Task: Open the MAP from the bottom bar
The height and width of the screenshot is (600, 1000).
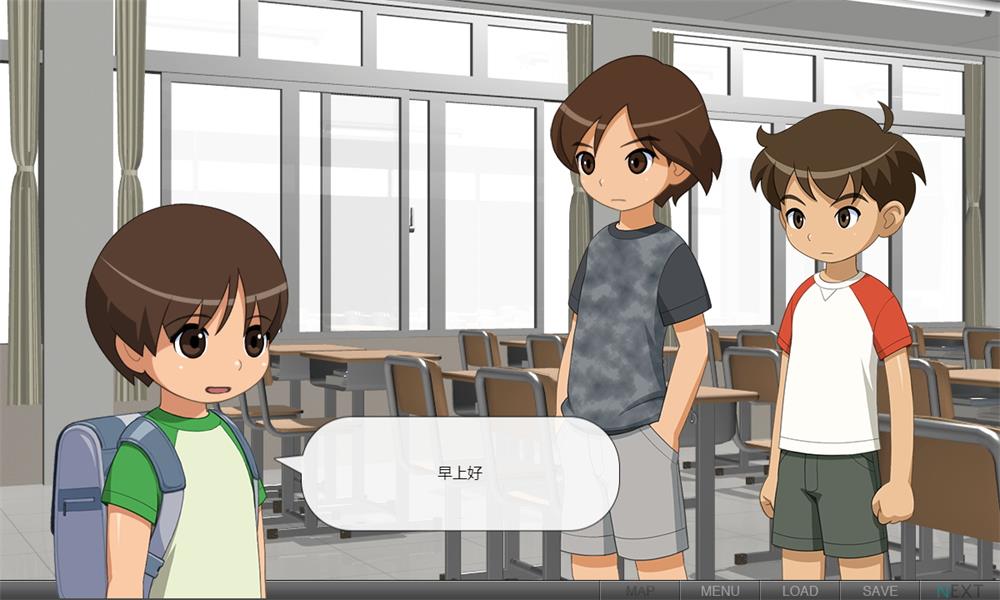Action: pos(640,591)
